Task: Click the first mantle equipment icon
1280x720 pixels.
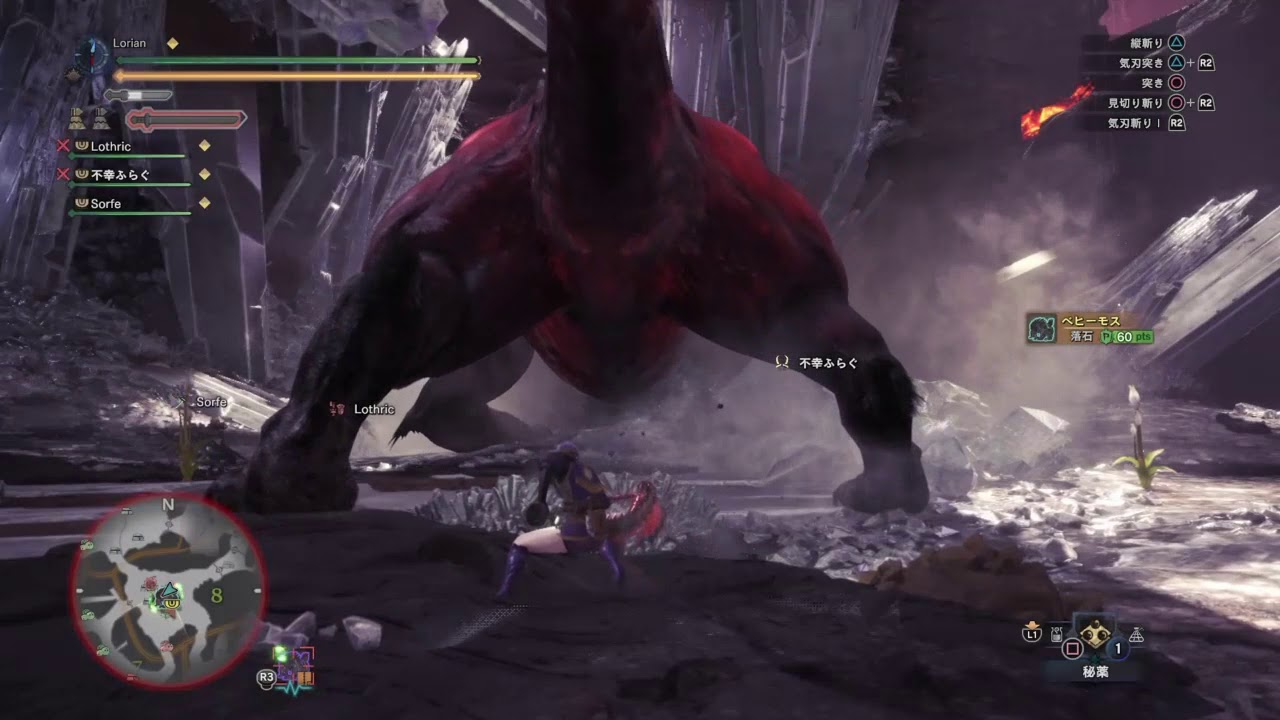Action: pyautogui.click(x=76, y=118)
